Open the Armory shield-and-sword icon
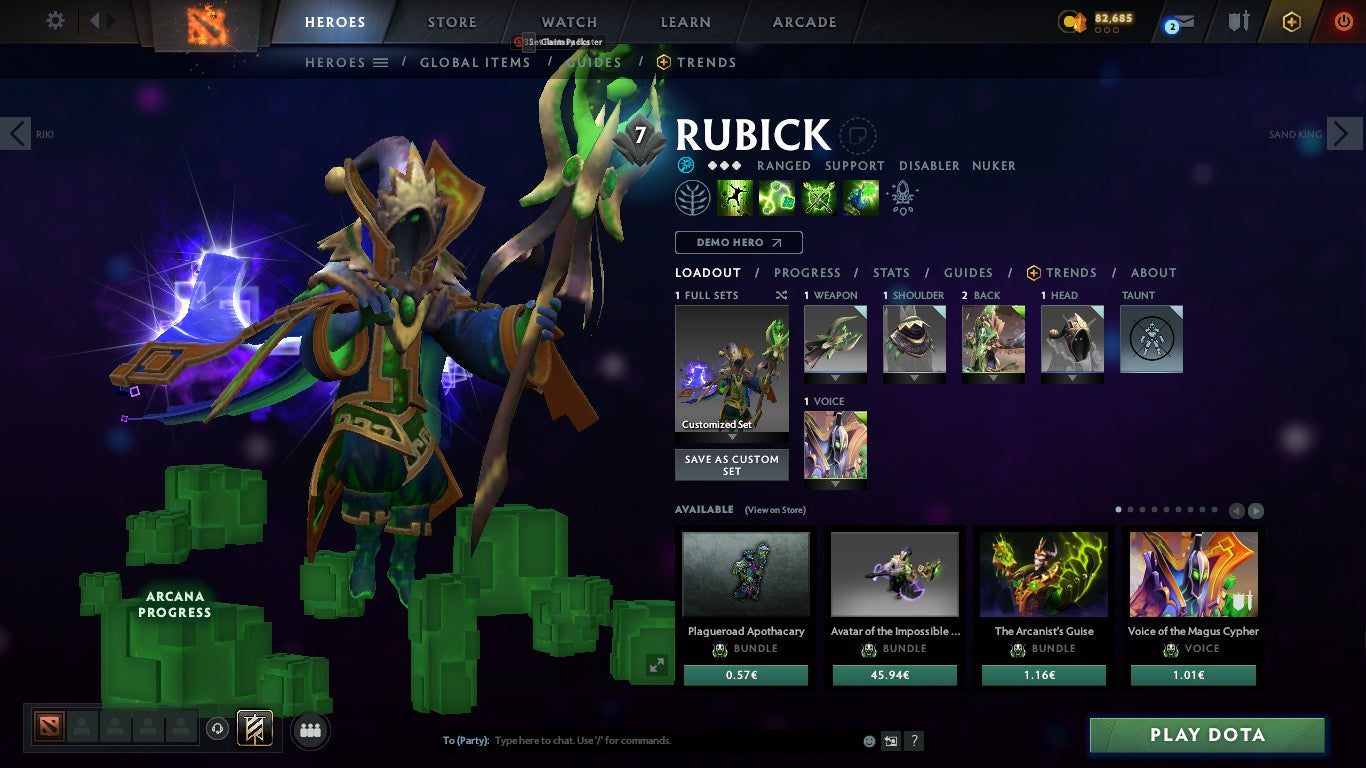Viewport: 1366px width, 768px height. point(1239,21)
